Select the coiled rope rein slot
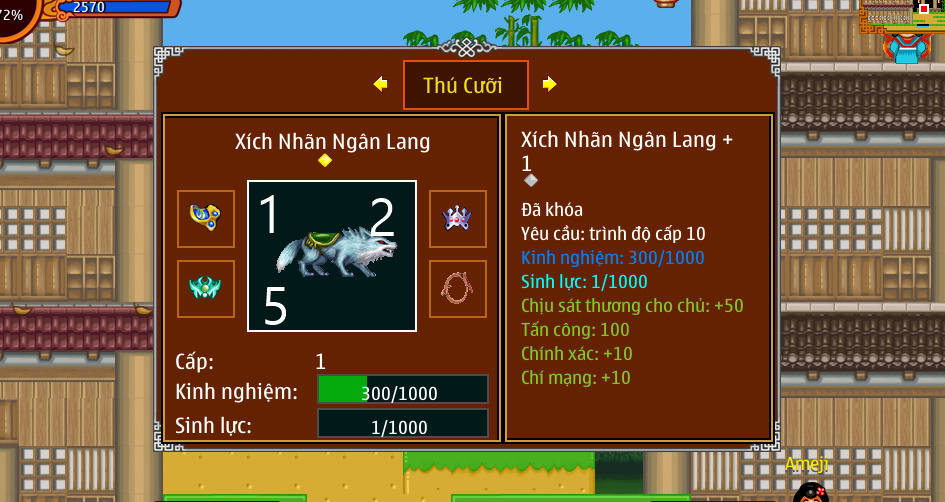Viewport: 945px width, 502px height. [458, 288]
